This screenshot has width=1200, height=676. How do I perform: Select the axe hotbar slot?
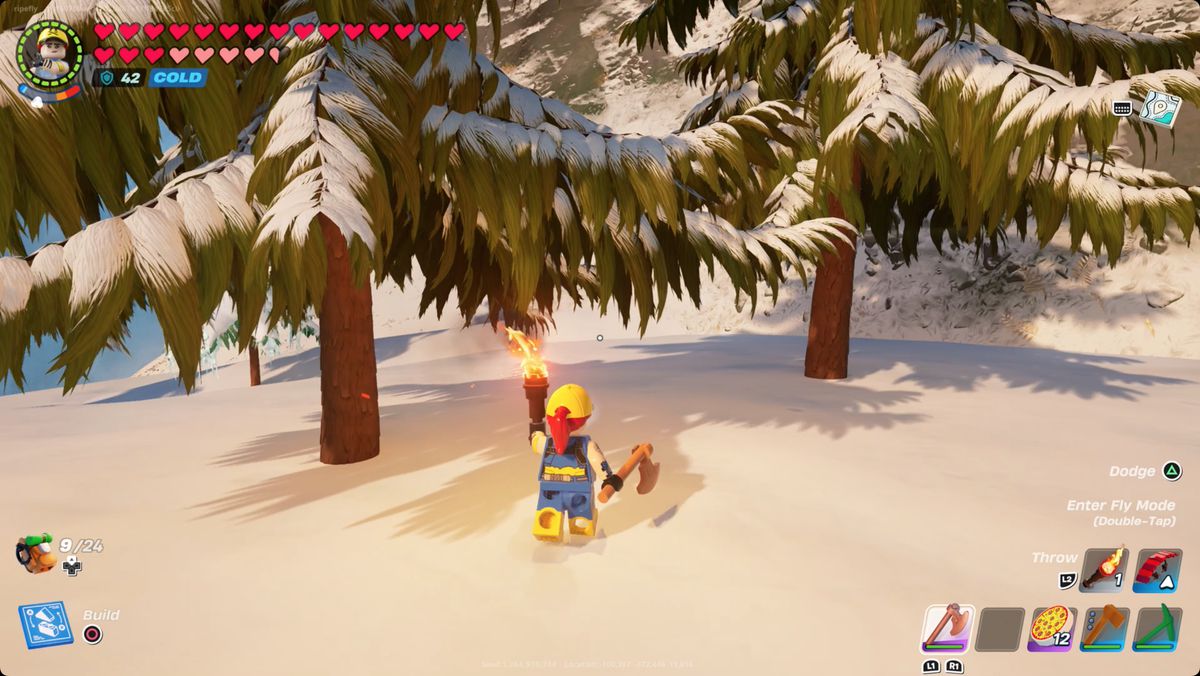point(946,628)
